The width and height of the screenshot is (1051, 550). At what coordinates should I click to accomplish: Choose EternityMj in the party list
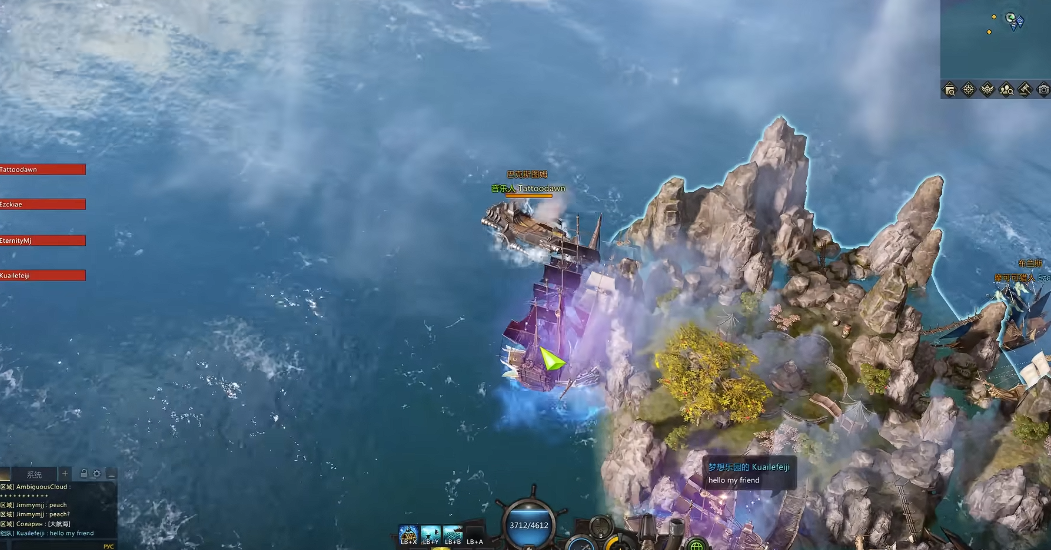coord(42,240)
